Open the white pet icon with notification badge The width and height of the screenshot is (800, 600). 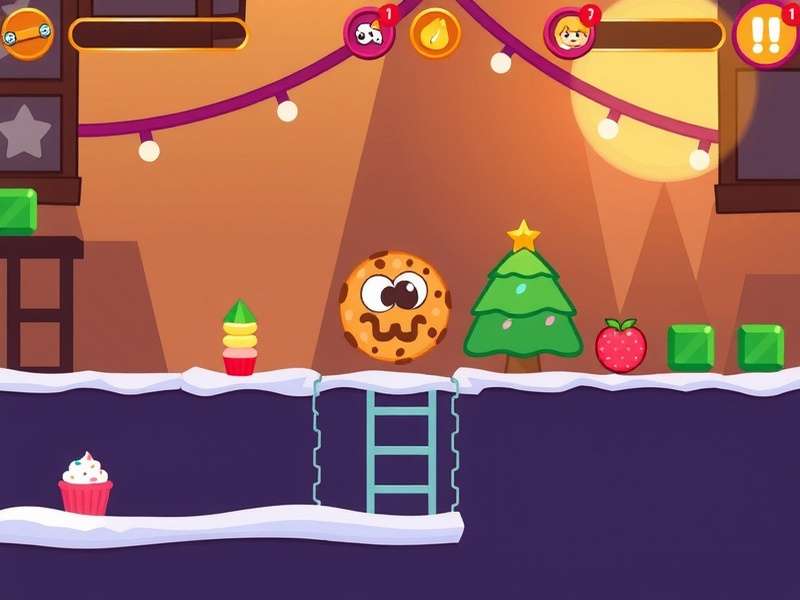(x=368, y=34)
